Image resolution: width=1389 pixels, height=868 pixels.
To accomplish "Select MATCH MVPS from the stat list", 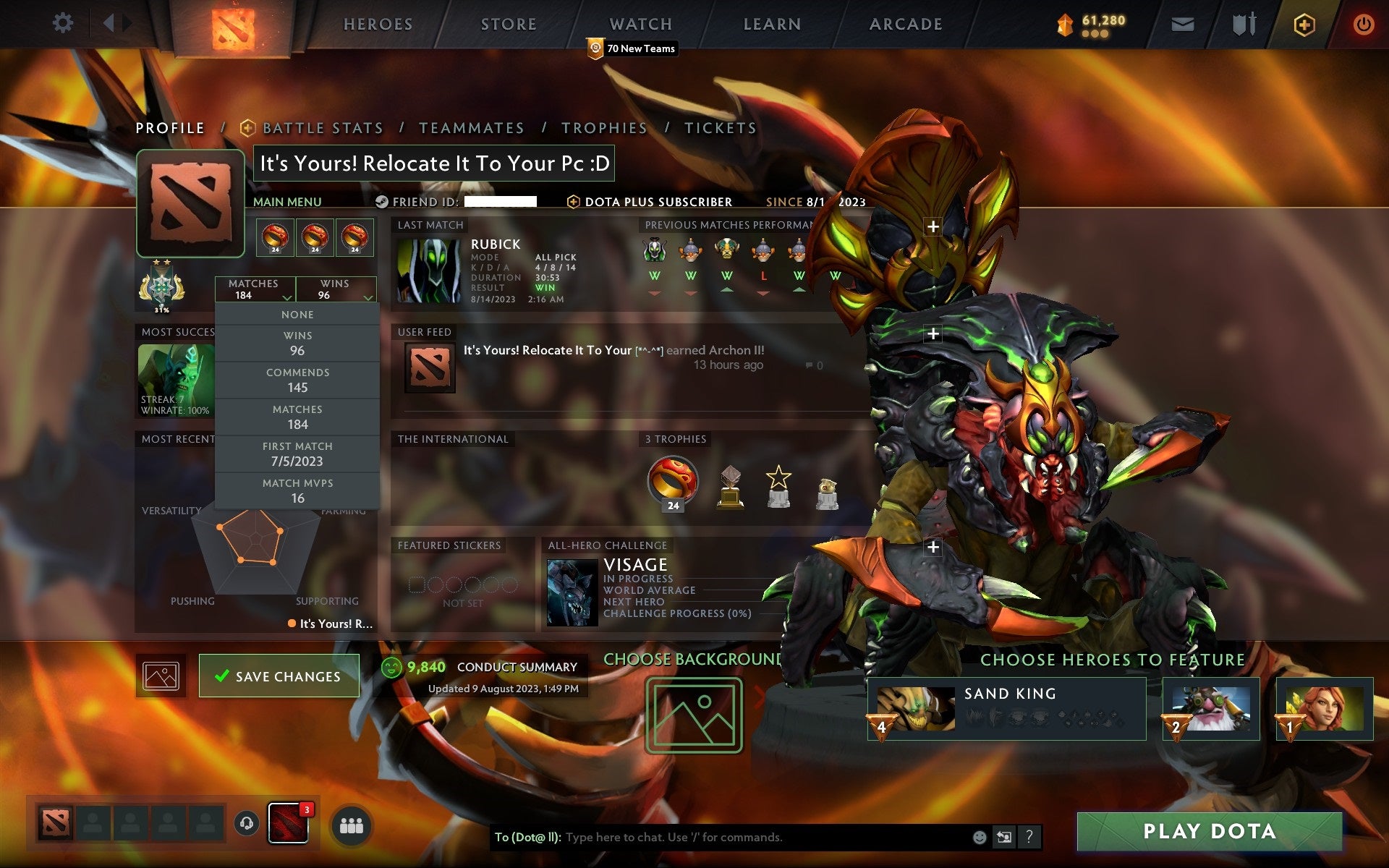I will click(x=298, y=490).
